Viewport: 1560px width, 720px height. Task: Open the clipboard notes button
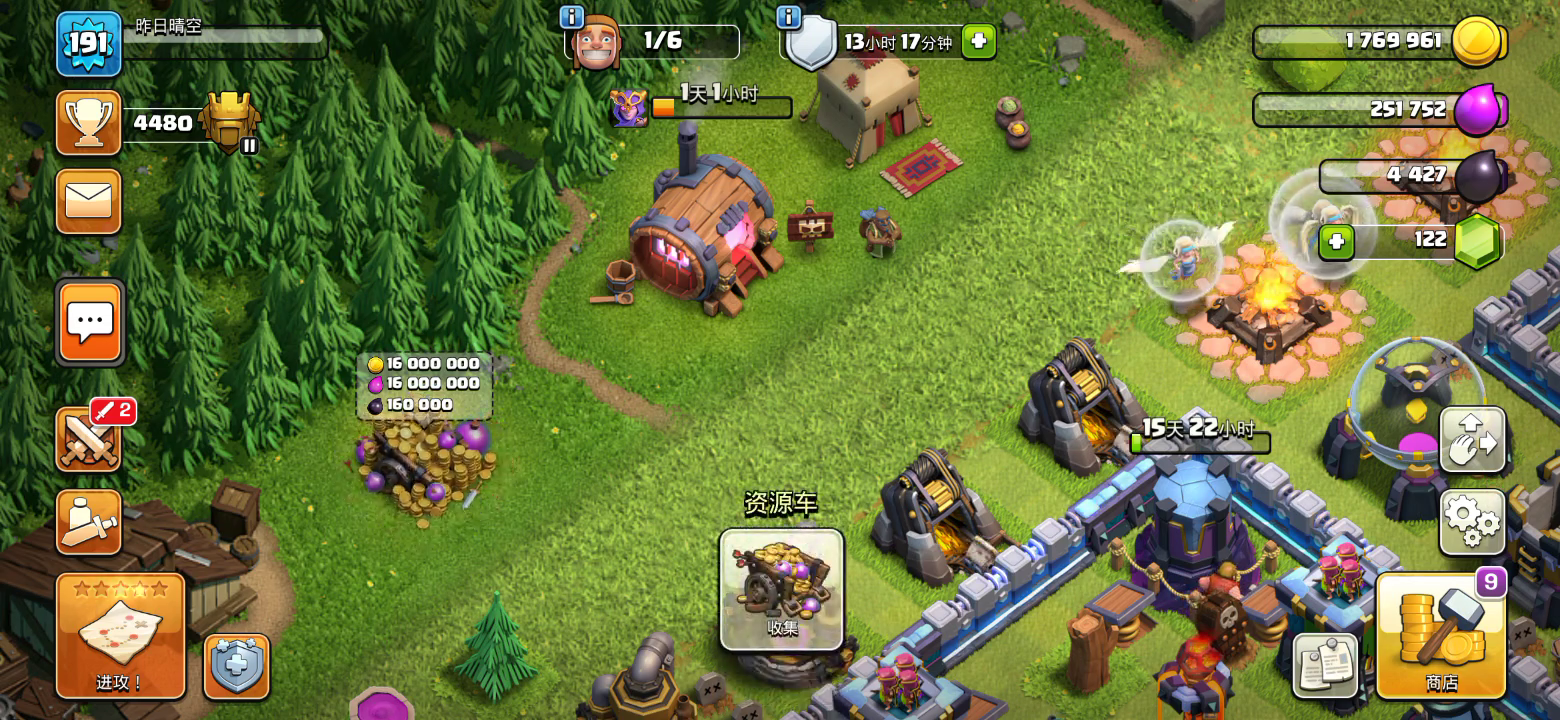click(x=1325, y=665)
